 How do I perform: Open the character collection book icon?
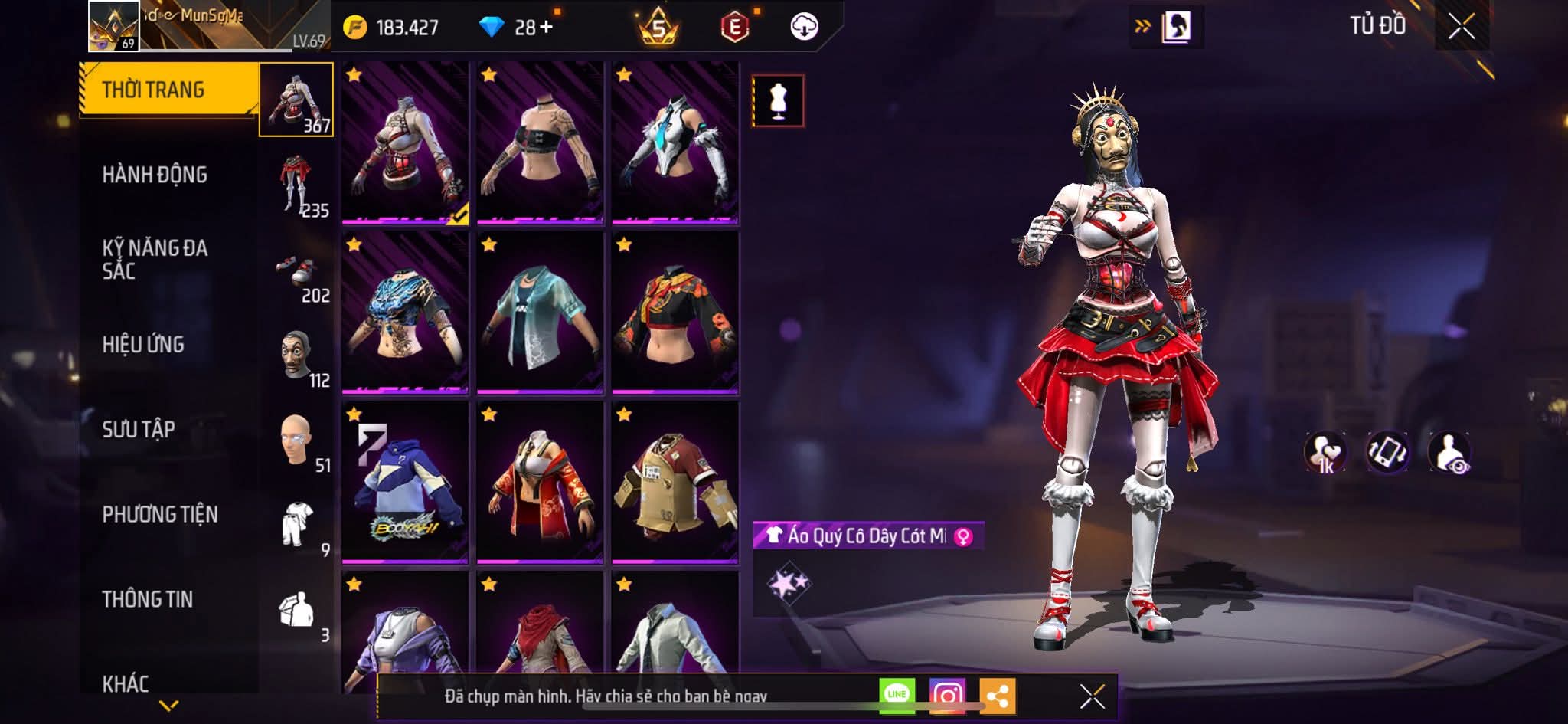(1176, 27)
